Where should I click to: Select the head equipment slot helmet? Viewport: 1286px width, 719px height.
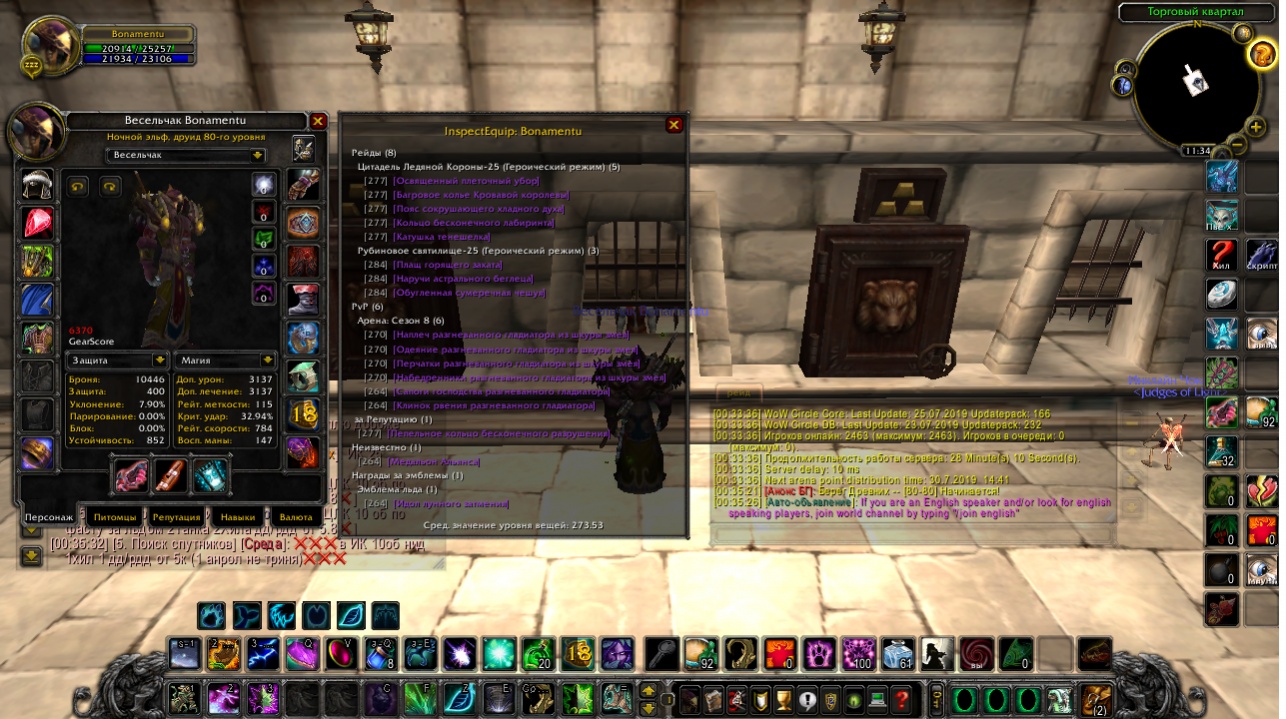(x=38, y=185)
